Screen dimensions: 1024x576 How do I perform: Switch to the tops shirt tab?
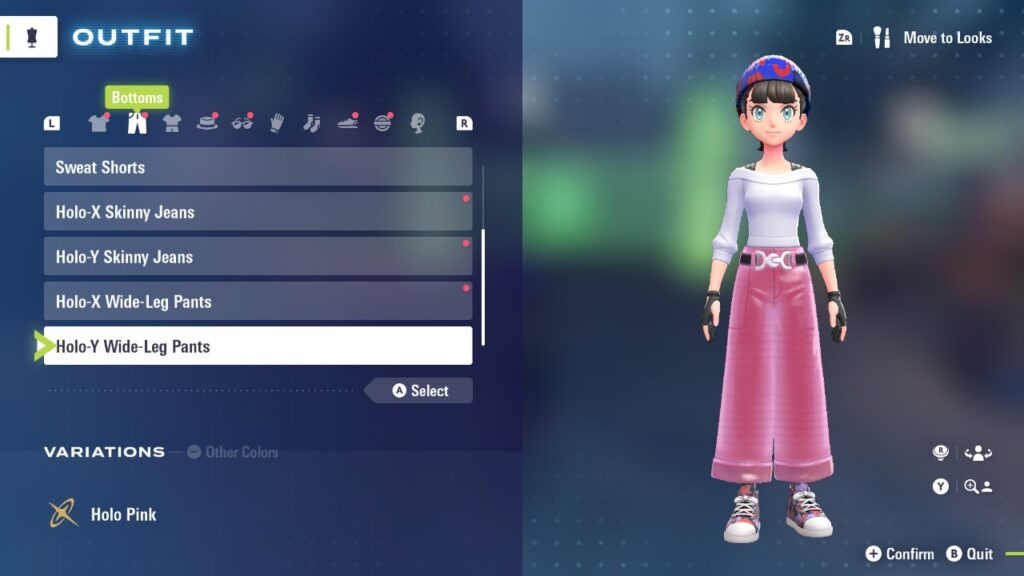point(98,123)
